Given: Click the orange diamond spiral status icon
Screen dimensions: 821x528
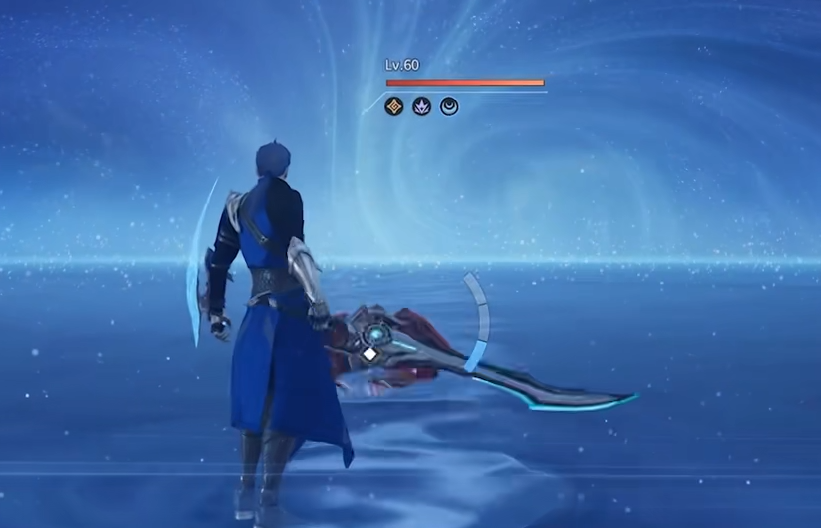Looking at the screenshot, I should (x=394, y=105).
